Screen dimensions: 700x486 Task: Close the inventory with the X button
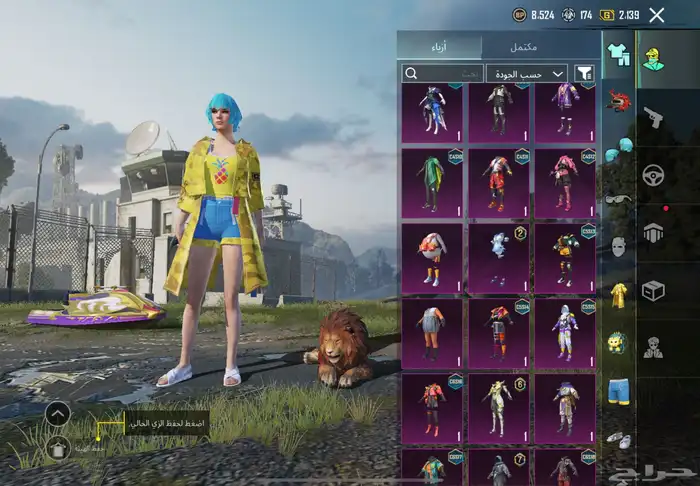(x=656, y=15)
